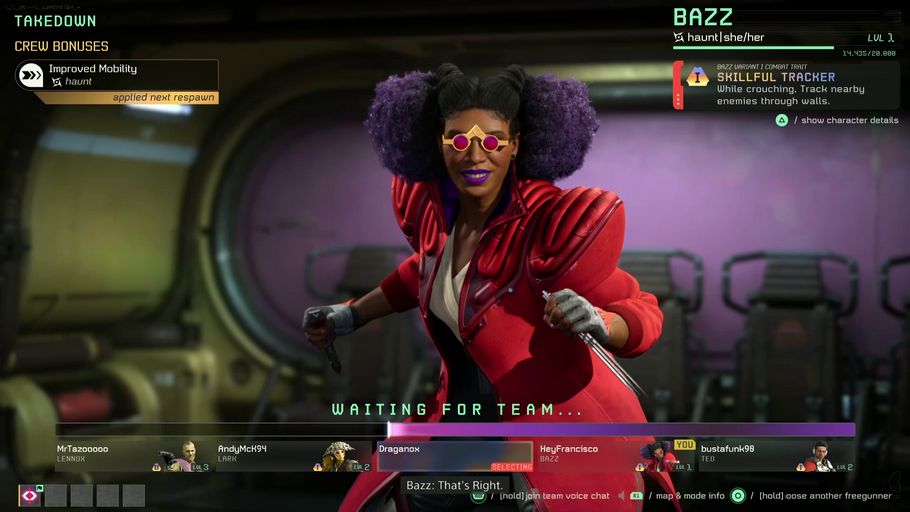Click the pink eye crew slot icon
The height and width of the screenshot is (512, 910).
point(30,496)
